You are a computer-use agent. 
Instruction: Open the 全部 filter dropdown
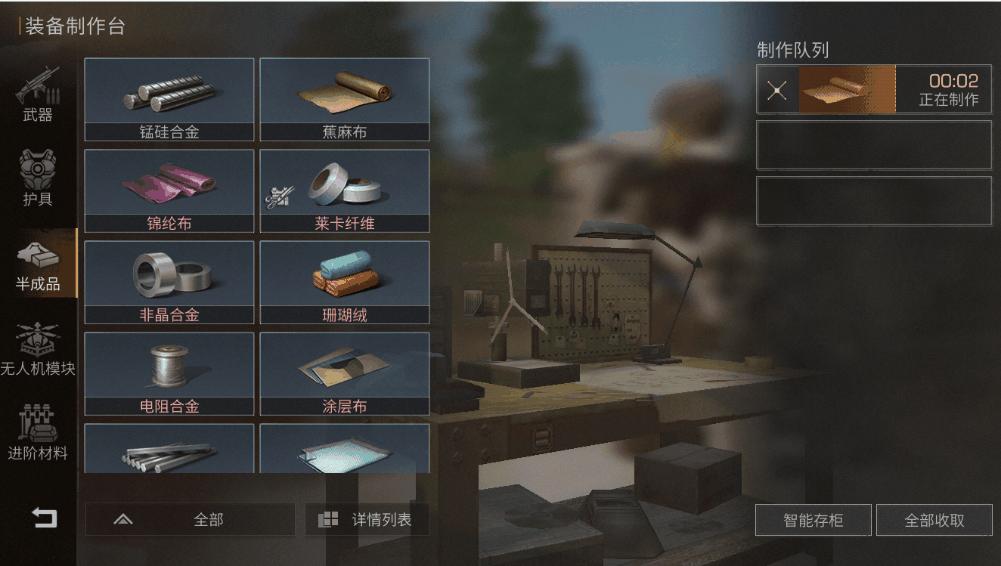coord(189,520)
